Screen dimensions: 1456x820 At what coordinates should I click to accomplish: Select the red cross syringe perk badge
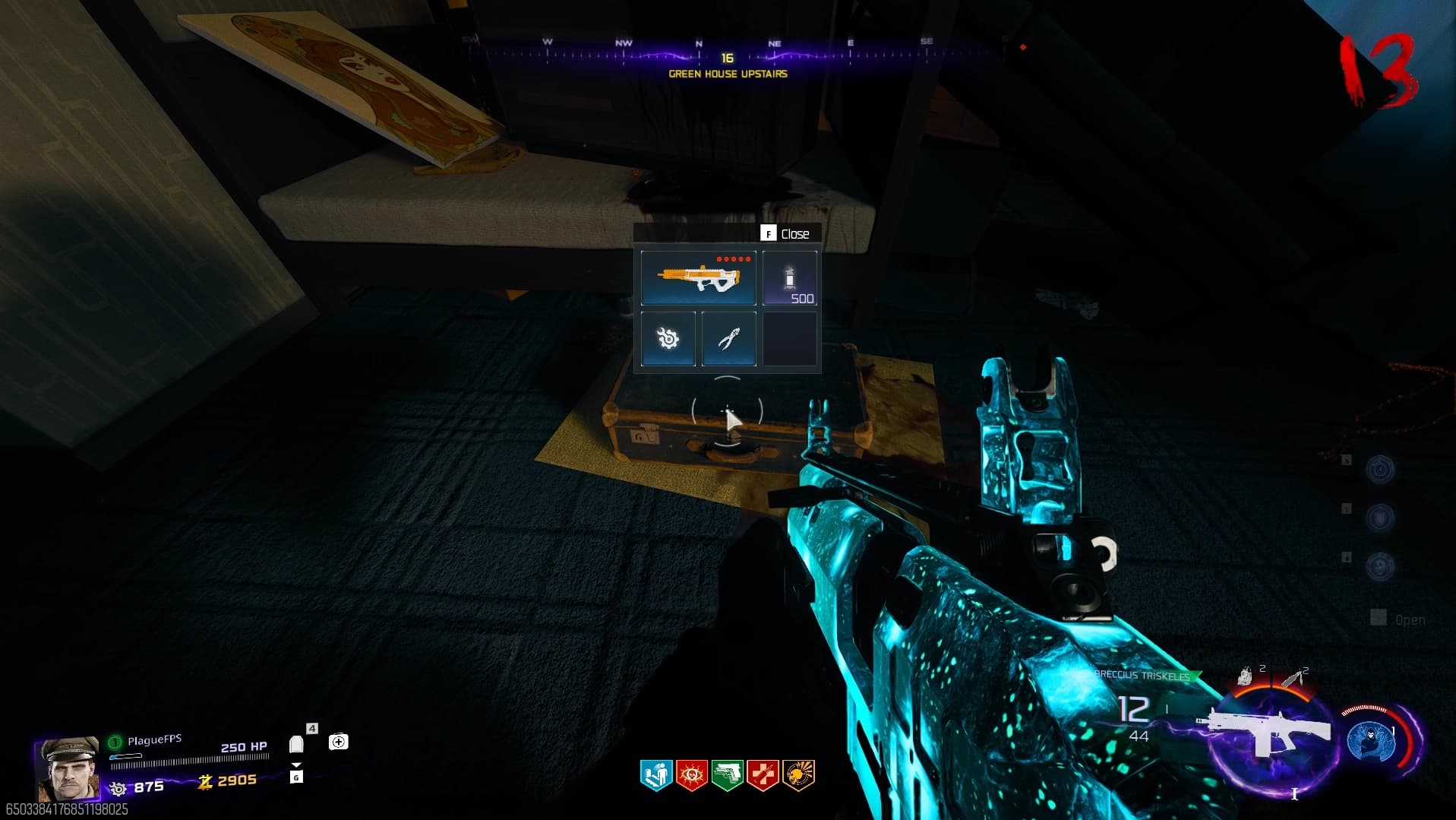click(x=763, y=775)
